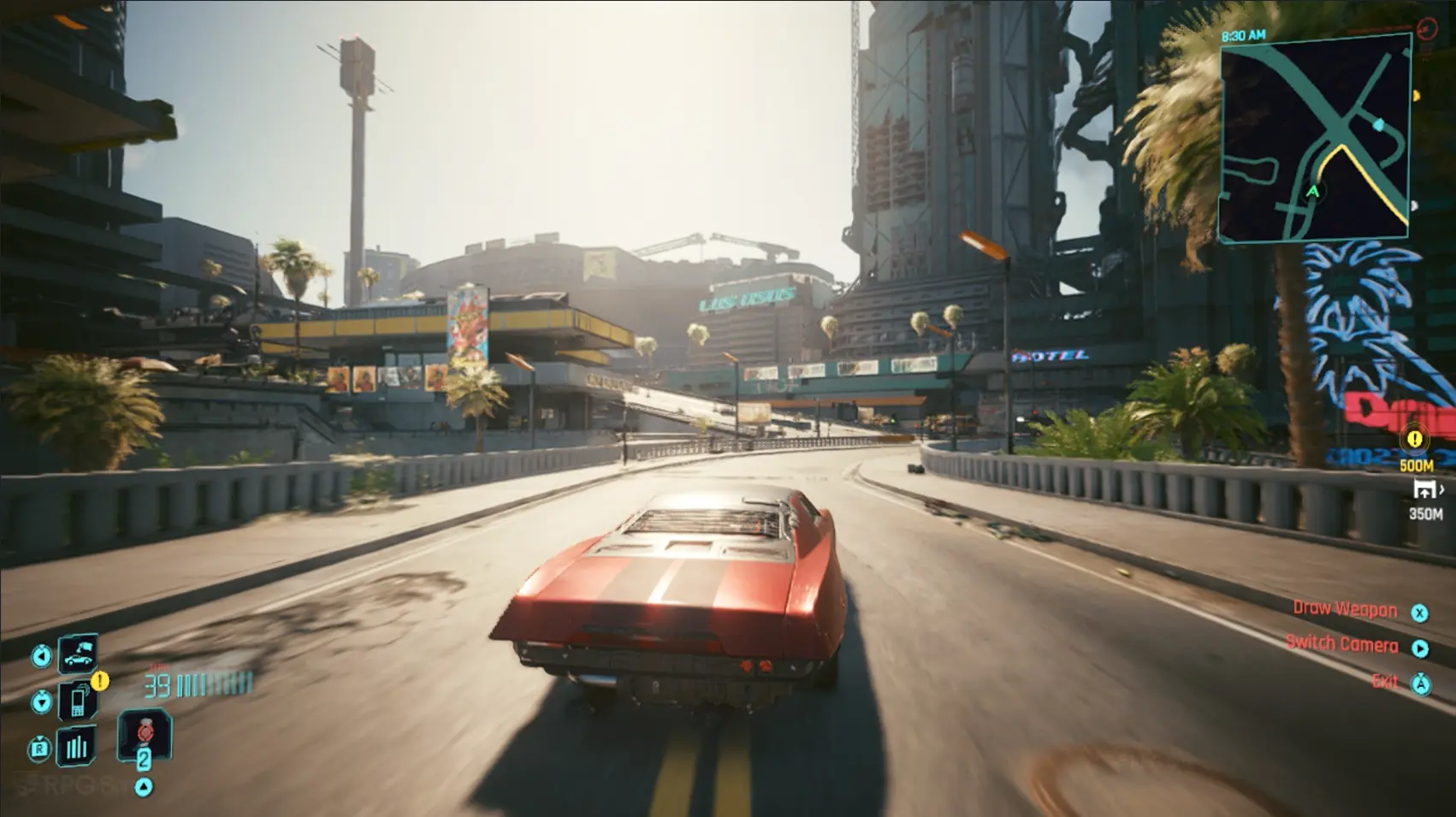The height and width of the screenshot is (817, 1456).
Task: Select the Exit vehicle action
Action: pos(1385,682)
